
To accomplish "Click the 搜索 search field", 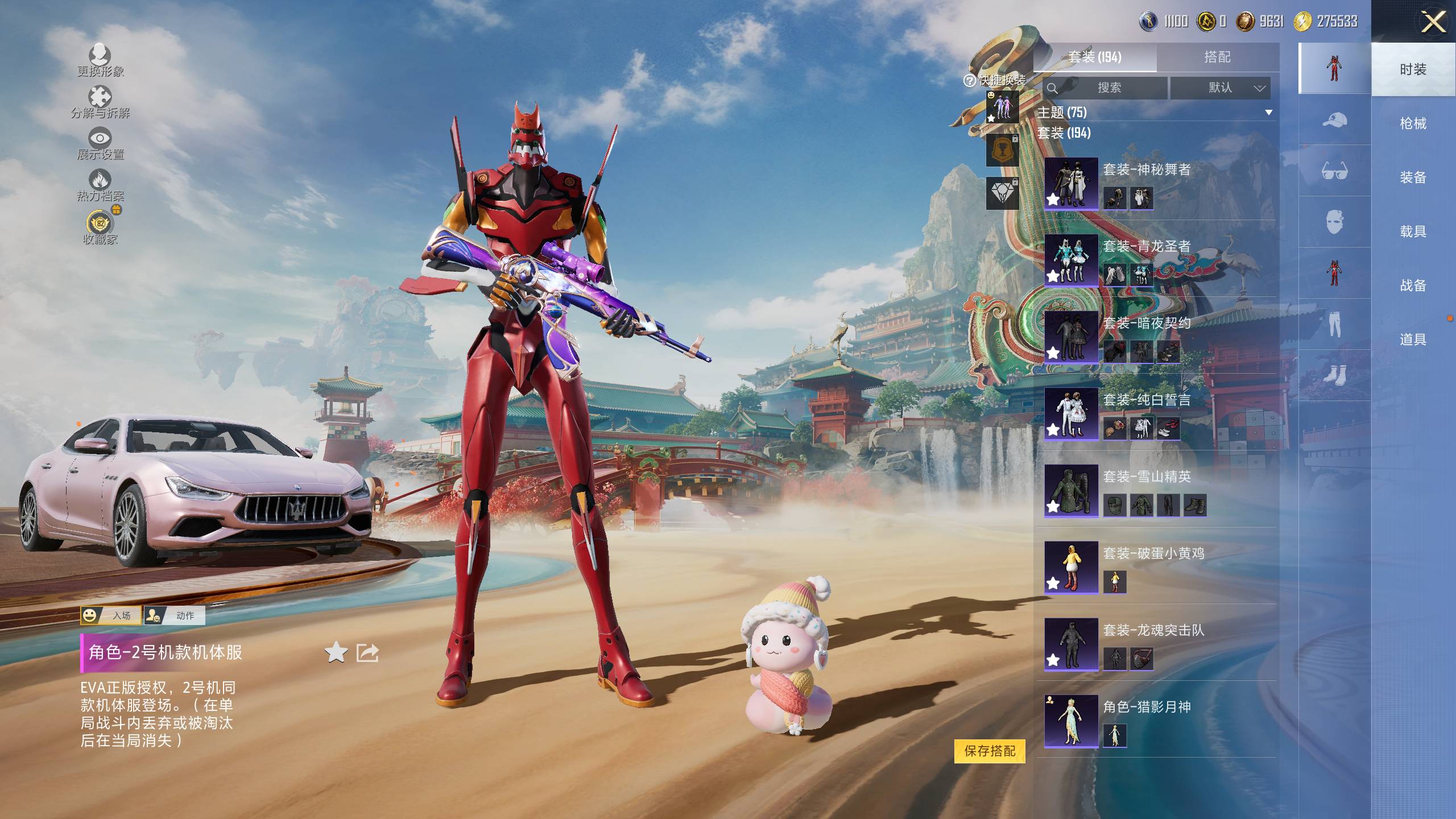I will tap(1107, 88).
